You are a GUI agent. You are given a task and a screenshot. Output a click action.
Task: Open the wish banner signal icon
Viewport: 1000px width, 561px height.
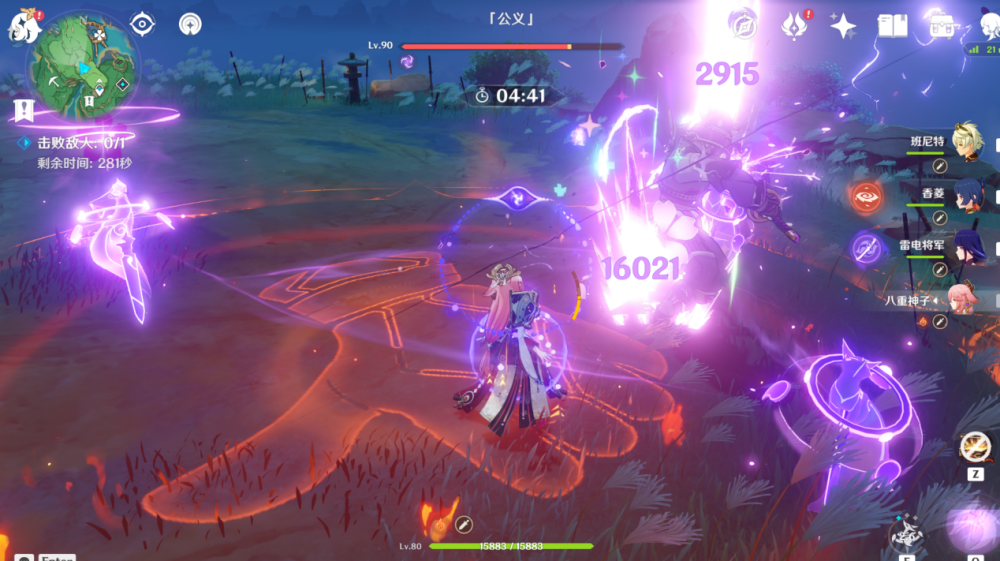click(x=190, y=23)
